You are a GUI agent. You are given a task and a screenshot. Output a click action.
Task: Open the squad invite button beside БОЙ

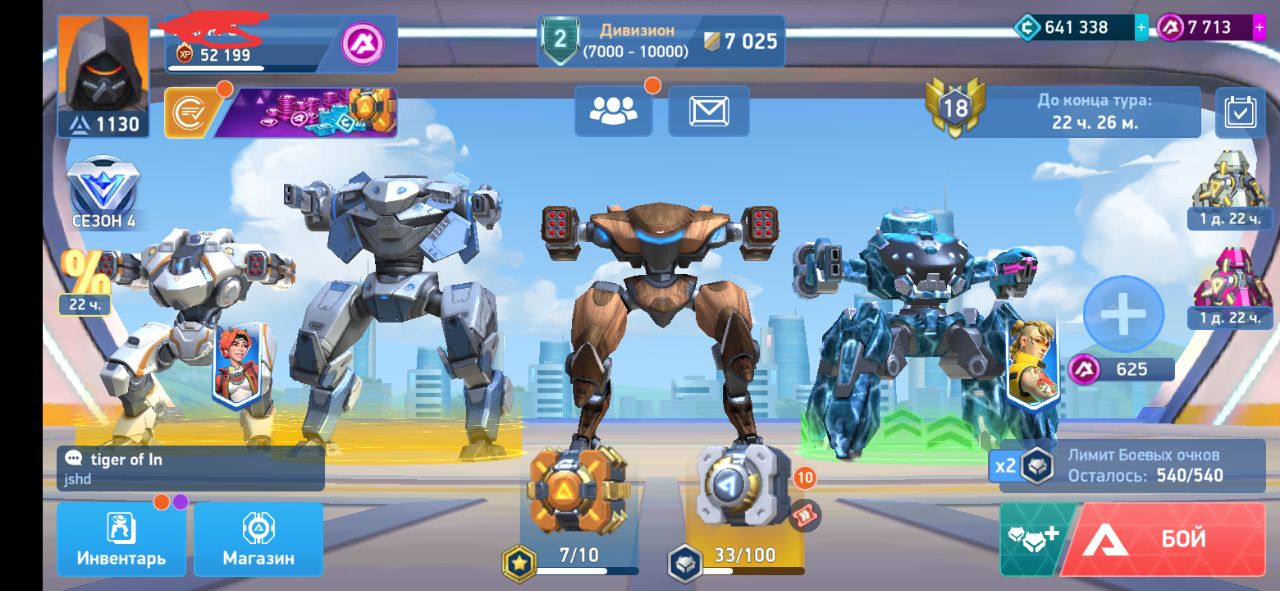[x=1030, y=540]
